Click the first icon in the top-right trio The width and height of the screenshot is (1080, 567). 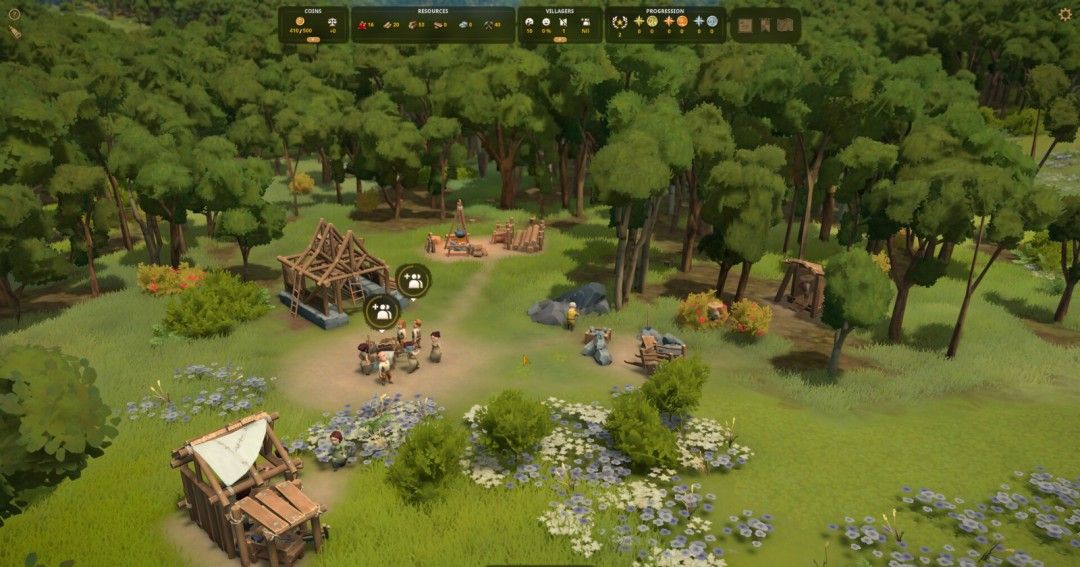(745, 24)
